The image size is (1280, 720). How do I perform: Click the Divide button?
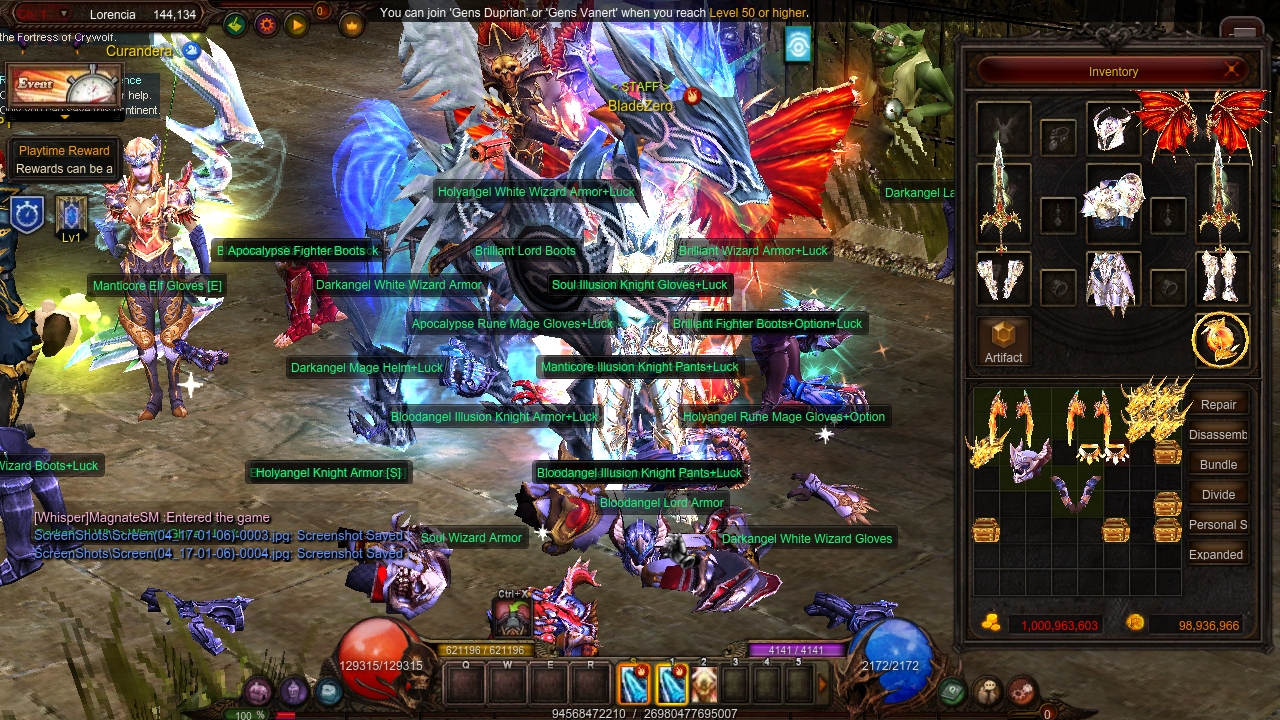1218,495
